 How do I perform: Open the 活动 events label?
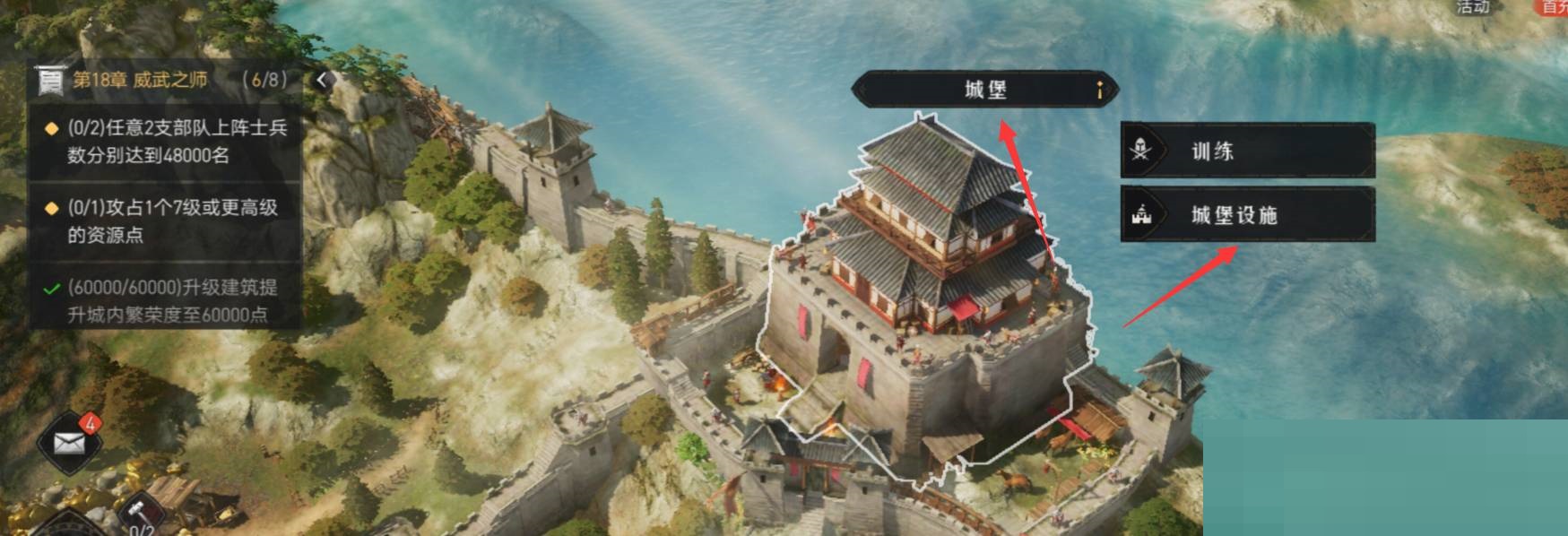[1473, 7]
